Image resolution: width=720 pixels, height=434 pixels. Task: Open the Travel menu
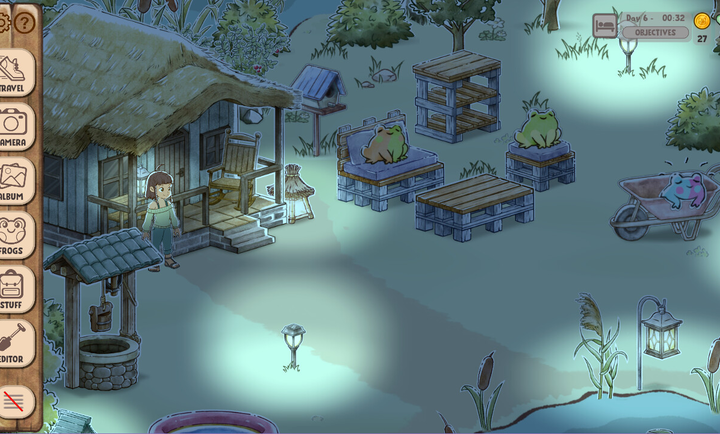pyautogui.click(x=14, y=73)
